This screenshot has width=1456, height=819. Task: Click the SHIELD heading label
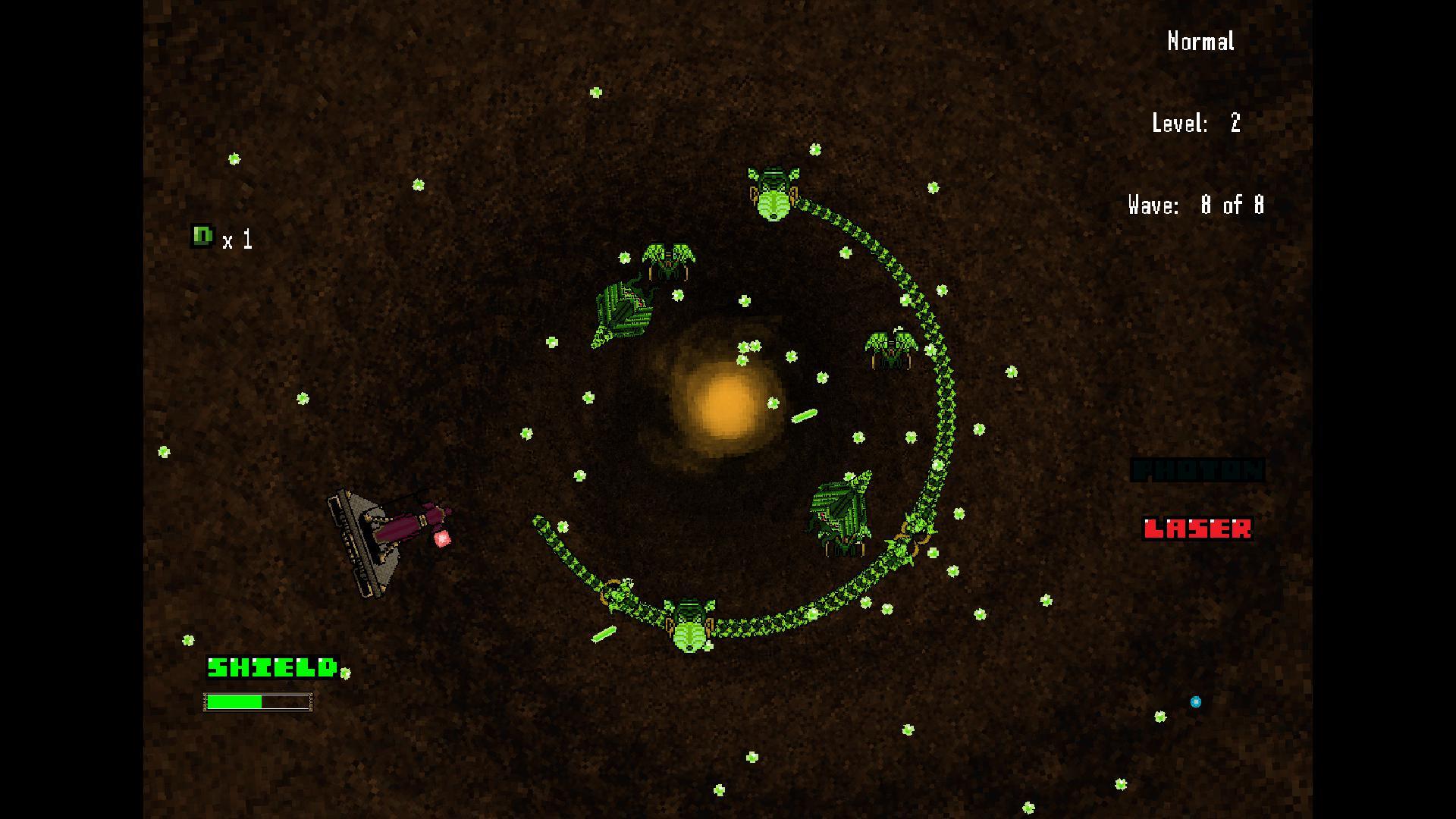(271, 669)
